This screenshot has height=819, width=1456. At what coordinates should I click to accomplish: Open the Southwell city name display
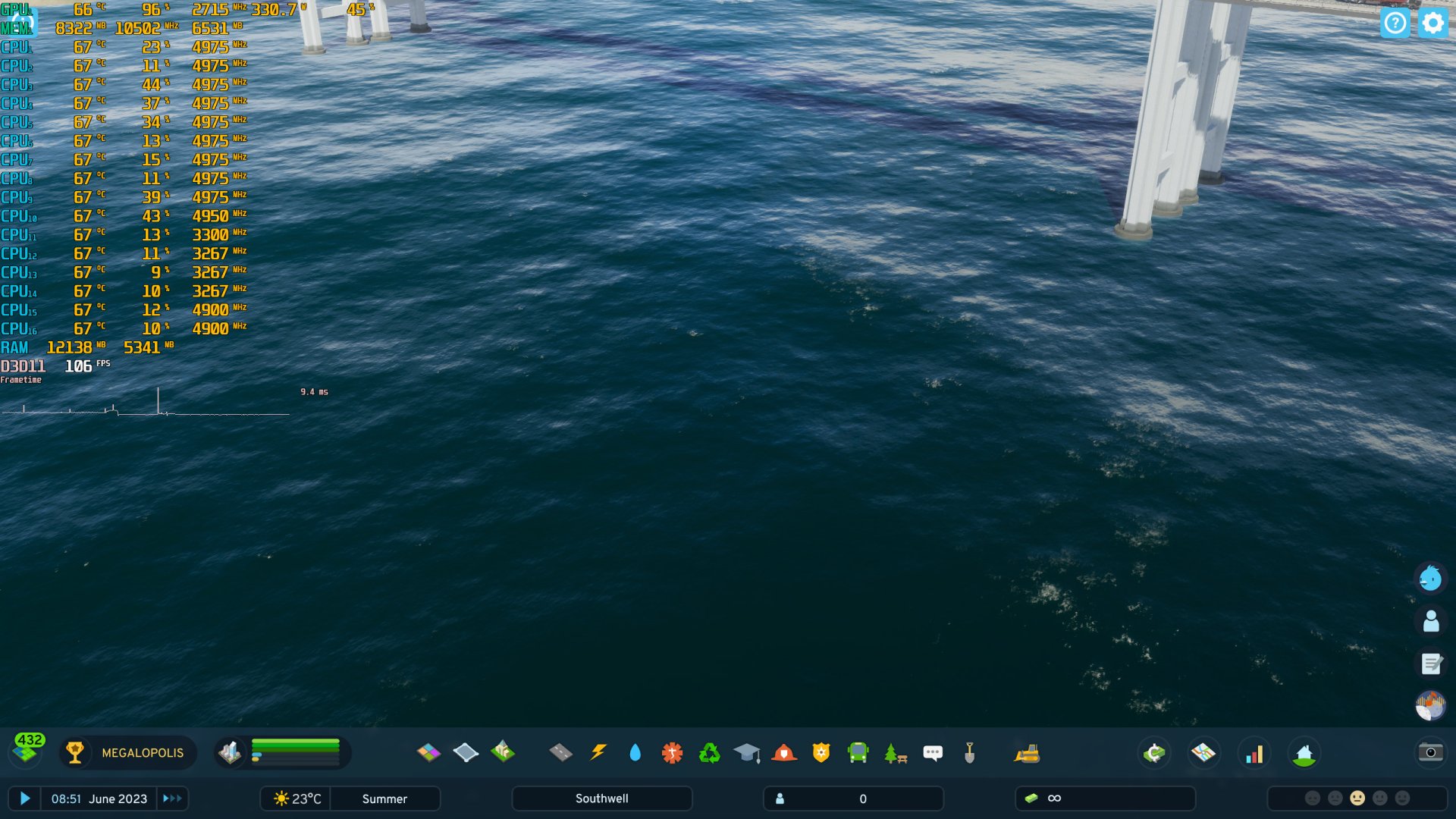click(x=601, y=799)
